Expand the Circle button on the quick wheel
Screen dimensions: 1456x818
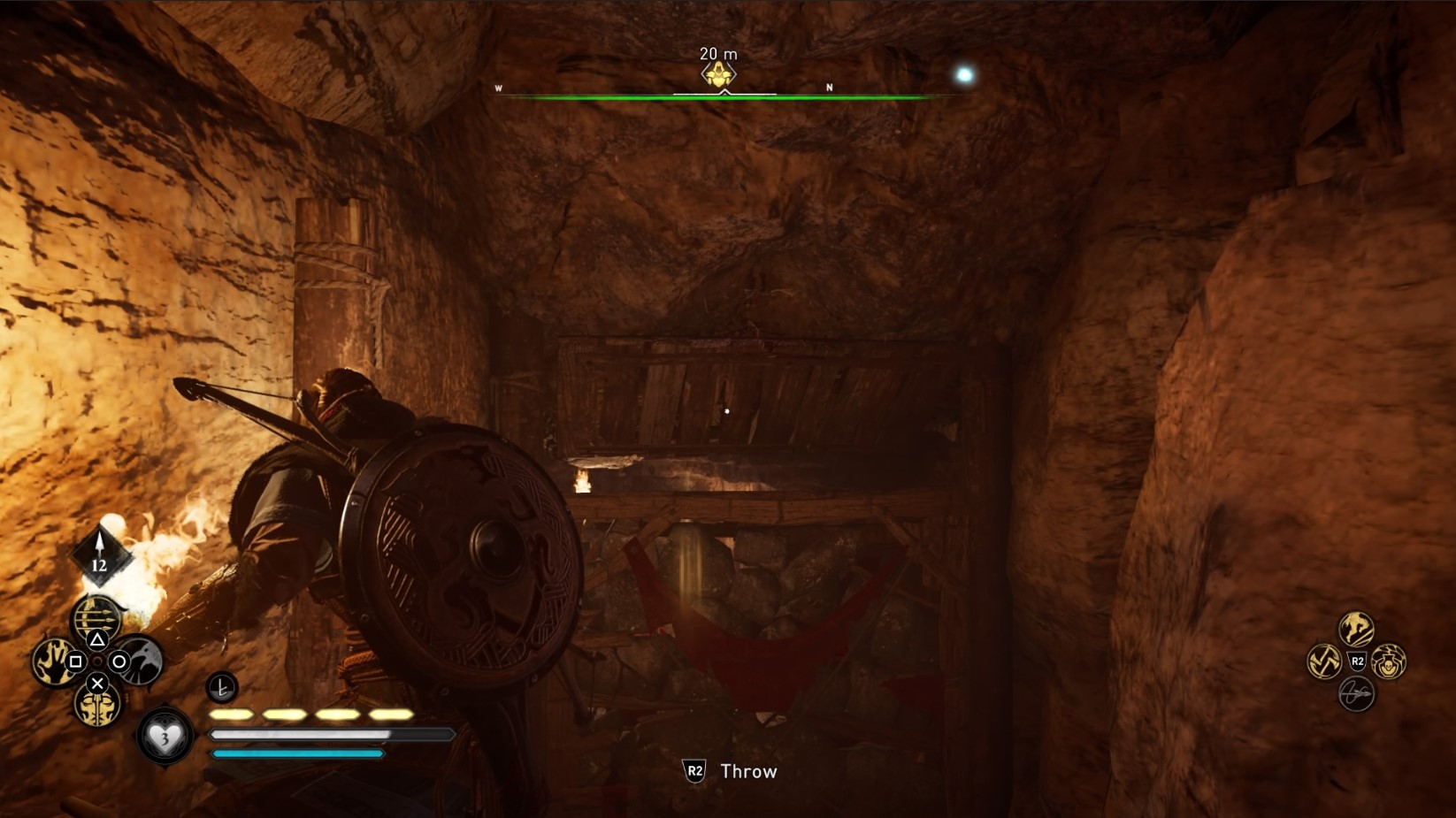[x=118, y=662]
